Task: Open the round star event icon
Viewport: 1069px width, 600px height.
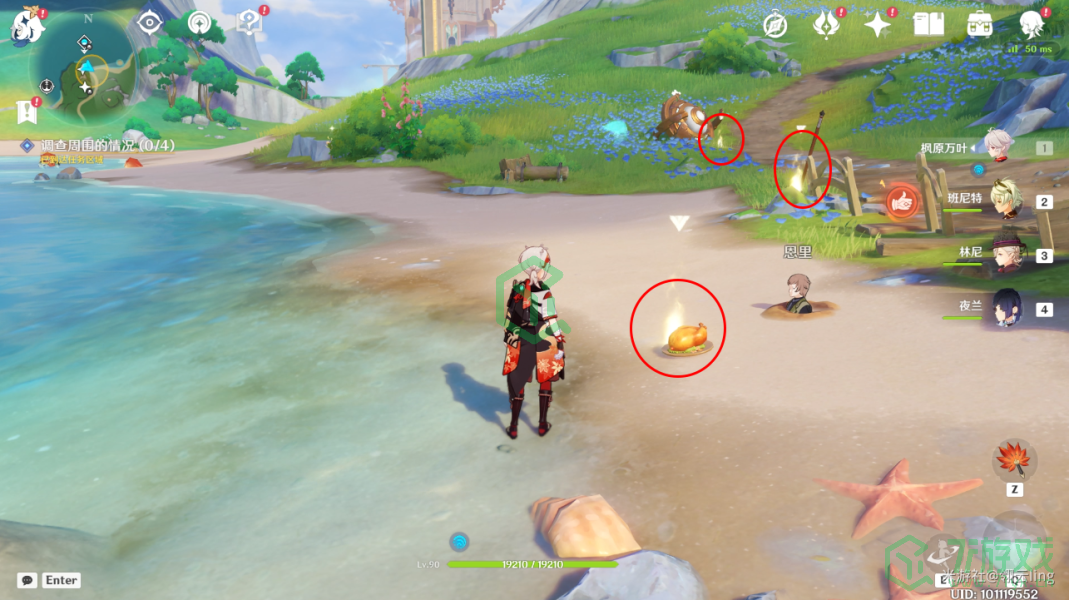Action: [199, 23]
